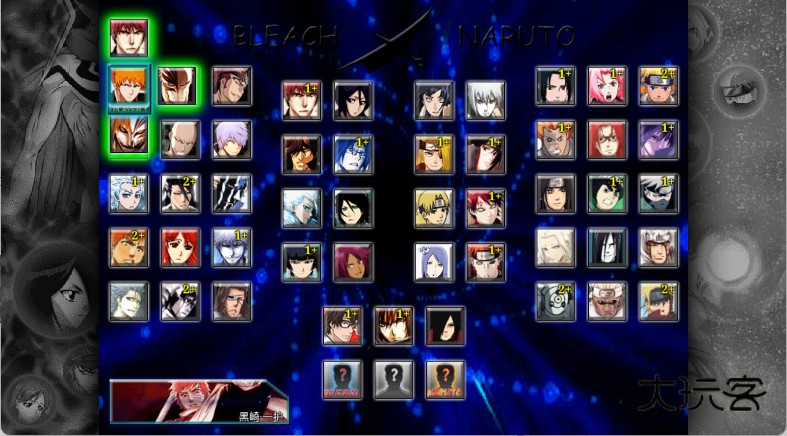Screen dimensions: 787x436
Task: Select Rock Lee's portrait
Action: (608, 193)
